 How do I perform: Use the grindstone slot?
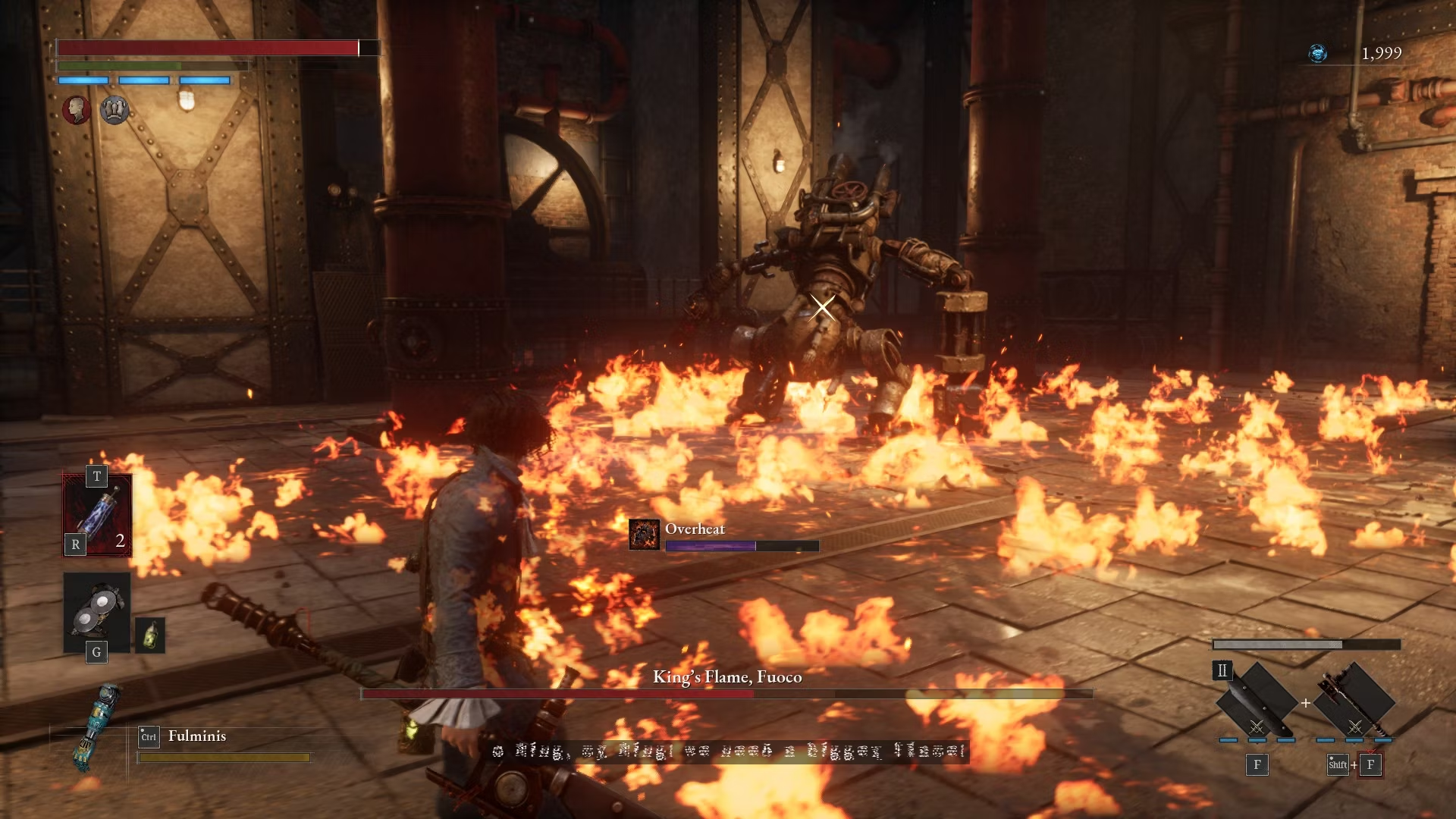pos(97,612)
